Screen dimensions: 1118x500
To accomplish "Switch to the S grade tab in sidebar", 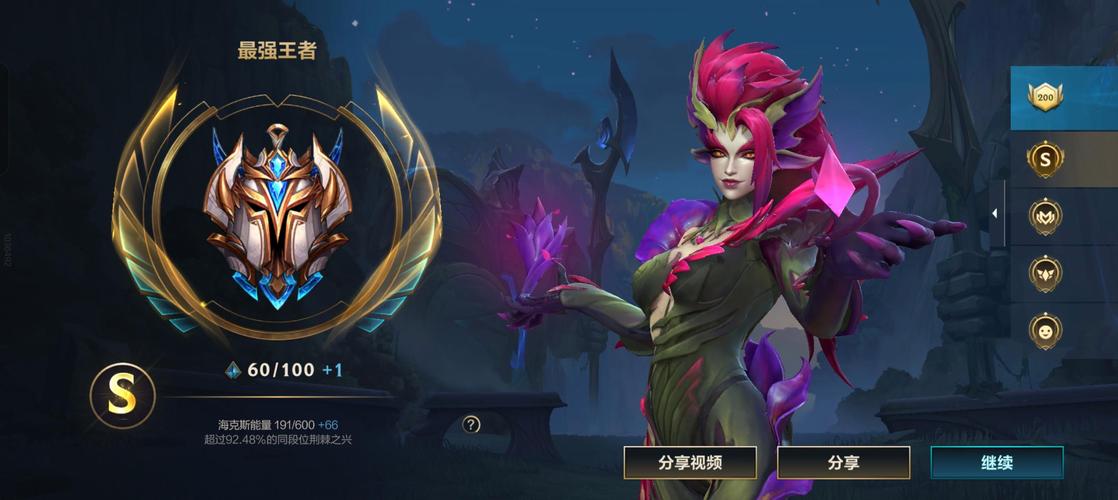I will (1046, 159).
